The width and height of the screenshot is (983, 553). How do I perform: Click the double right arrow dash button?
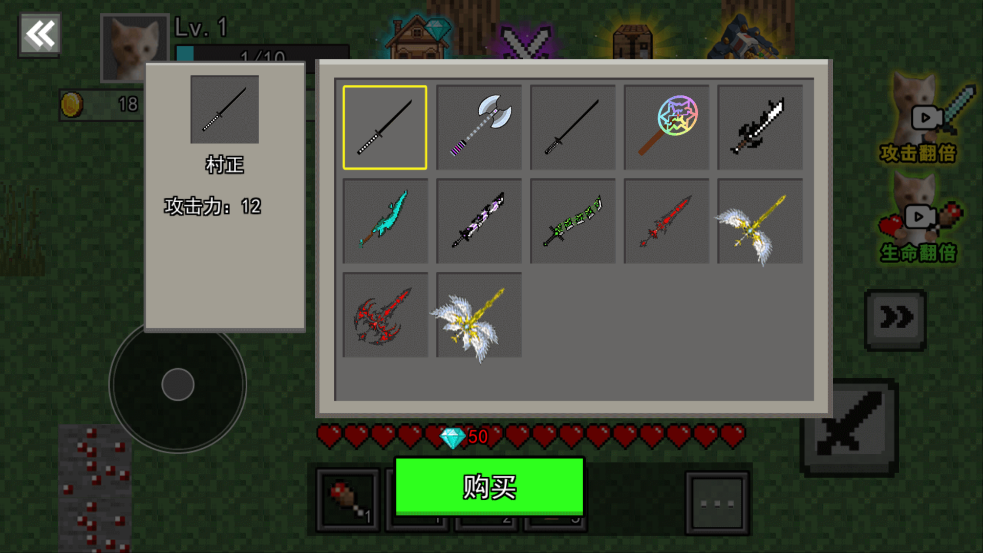(x=895, y=319)
